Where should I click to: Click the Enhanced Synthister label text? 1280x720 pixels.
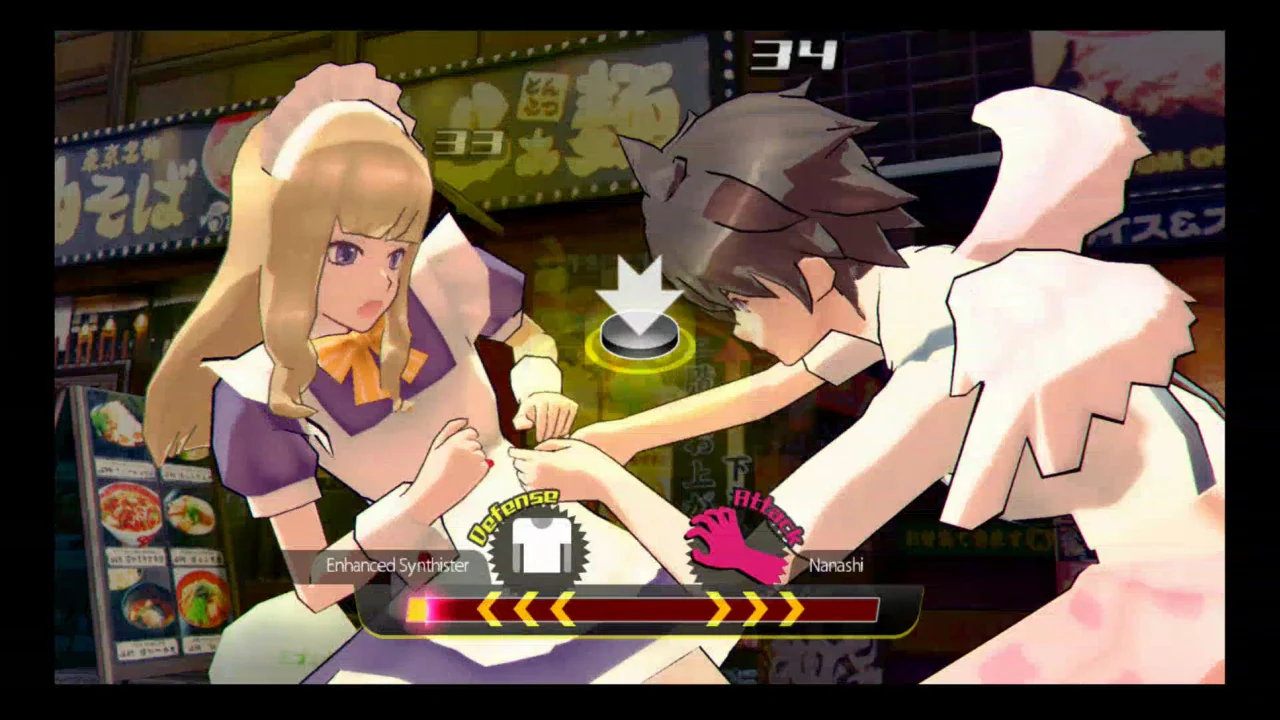click(x=398, y=565)
